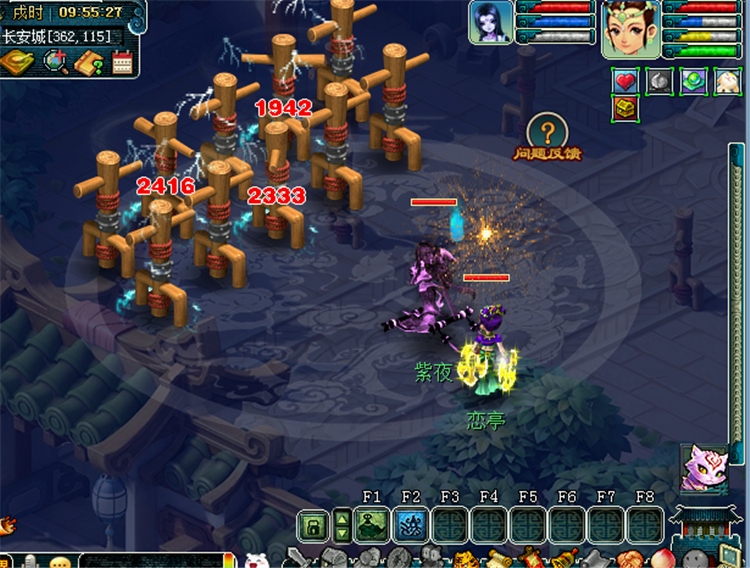
Task: Click the red heart buff icon
Action: tap(626, 82)
